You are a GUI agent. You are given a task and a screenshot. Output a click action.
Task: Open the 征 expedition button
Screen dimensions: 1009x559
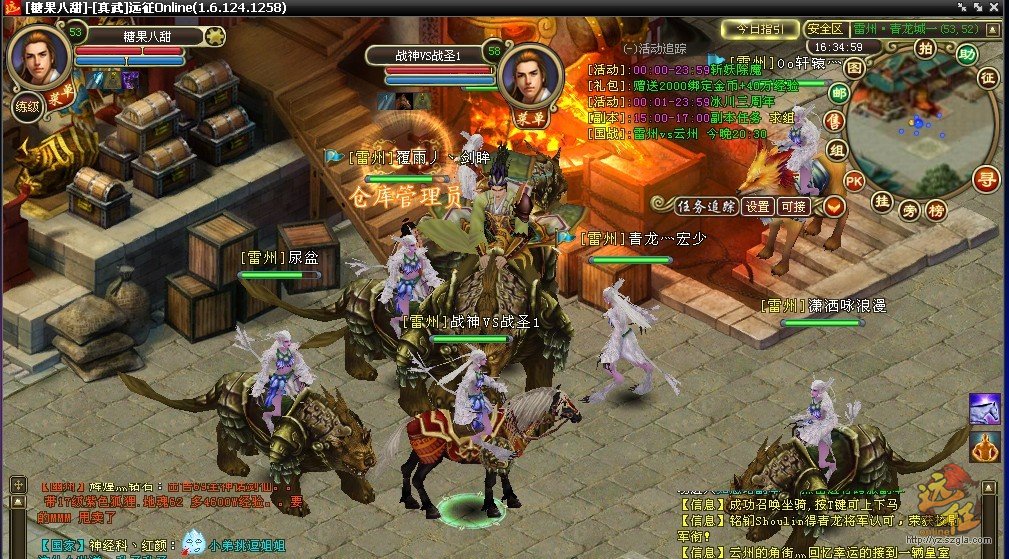[x=988, y=78]
